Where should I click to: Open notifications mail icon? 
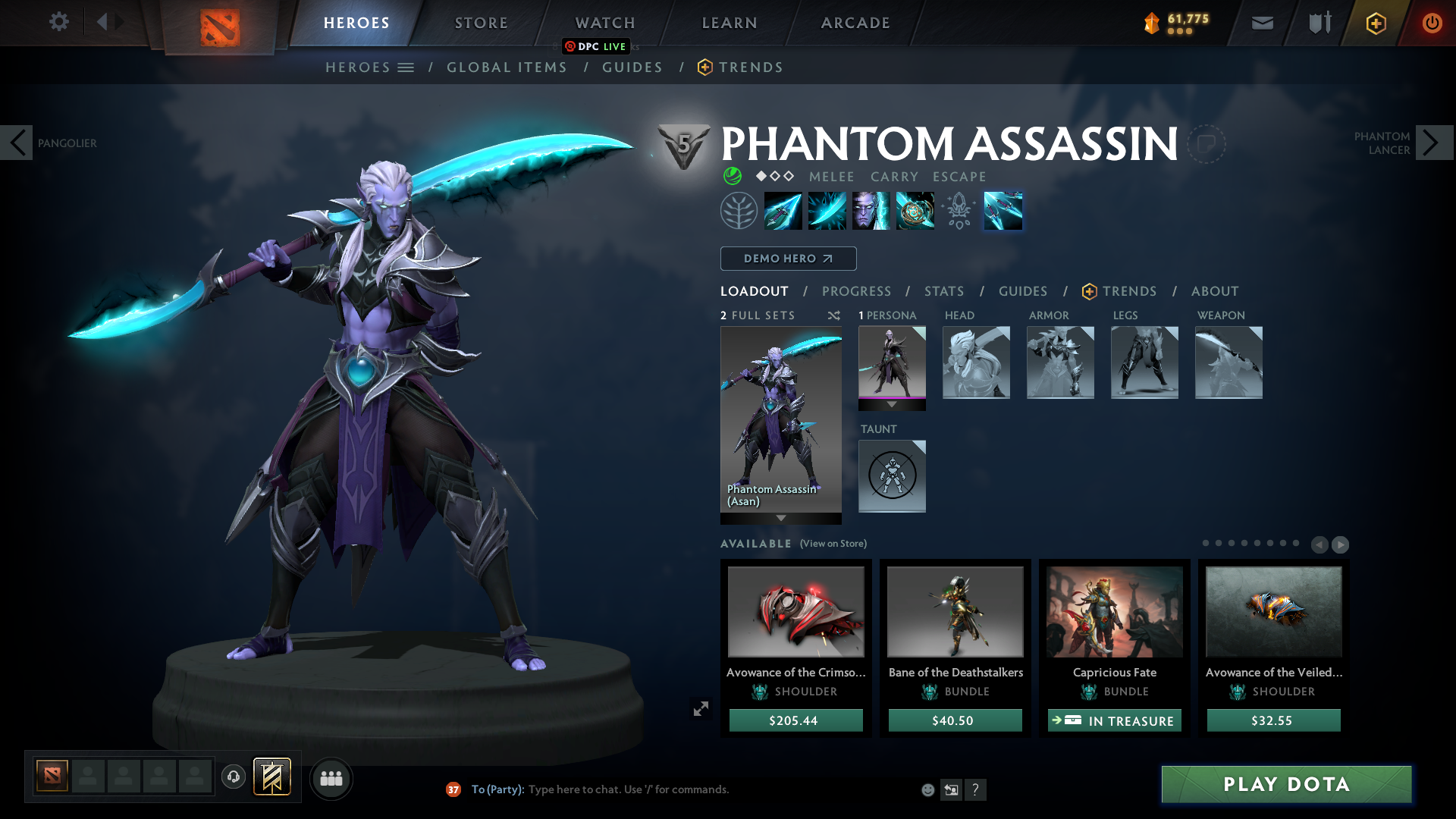1261,23
